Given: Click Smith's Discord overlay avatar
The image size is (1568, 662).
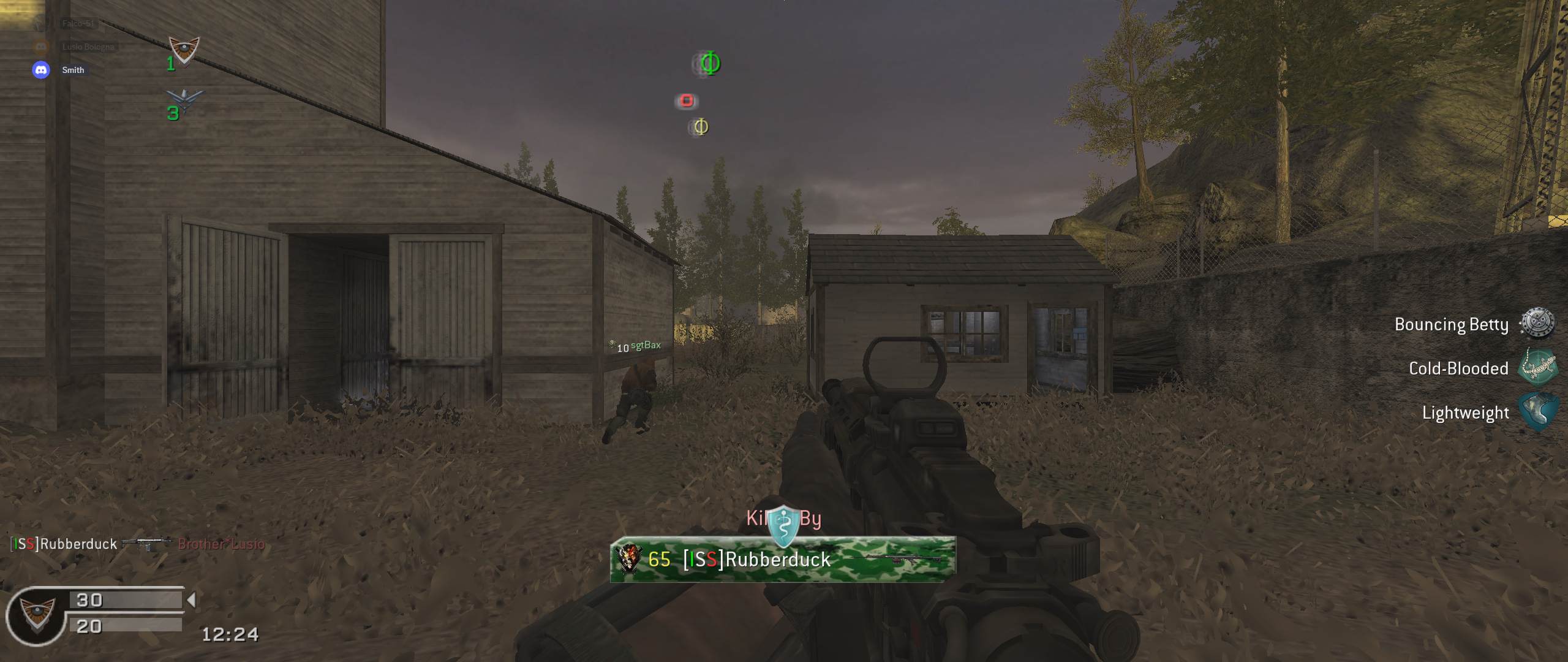Looking at the screenshot, I should pos(41,70).
